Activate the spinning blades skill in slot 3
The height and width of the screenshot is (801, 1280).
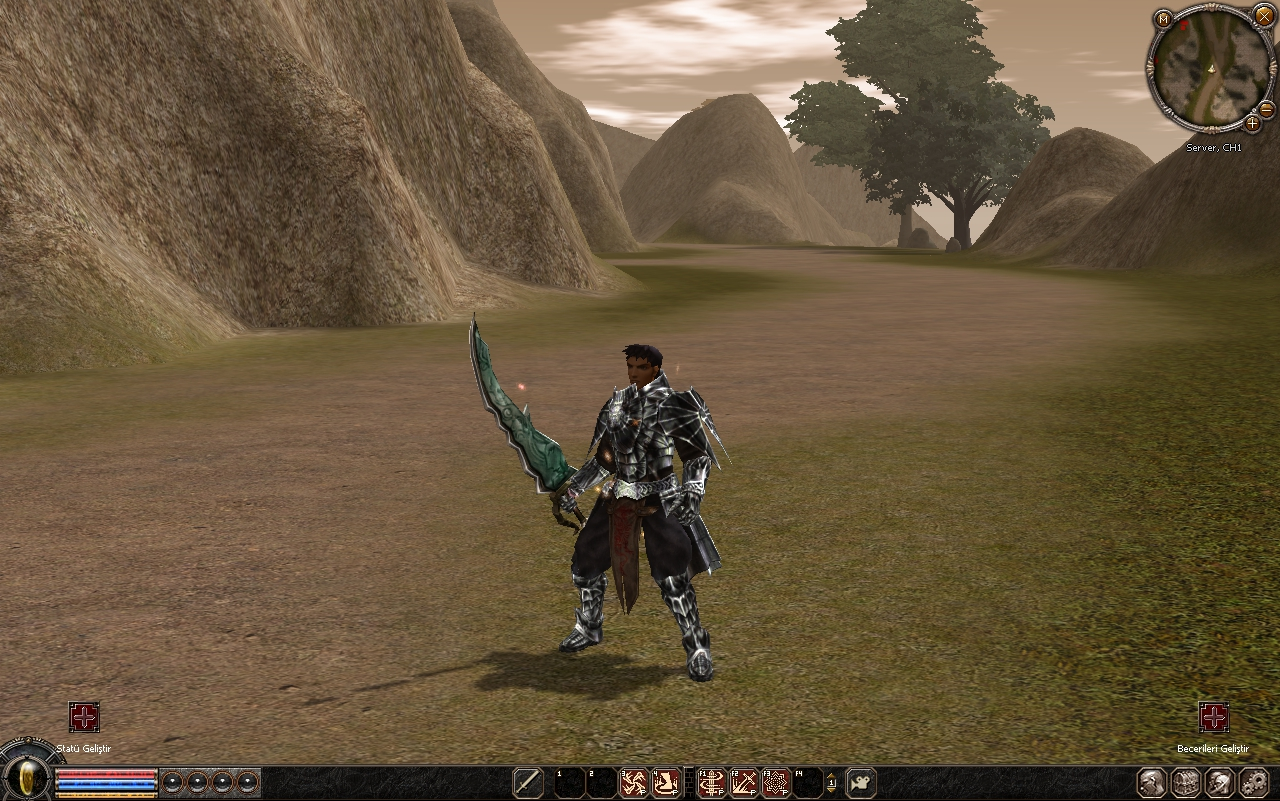(x=634, y=782)
